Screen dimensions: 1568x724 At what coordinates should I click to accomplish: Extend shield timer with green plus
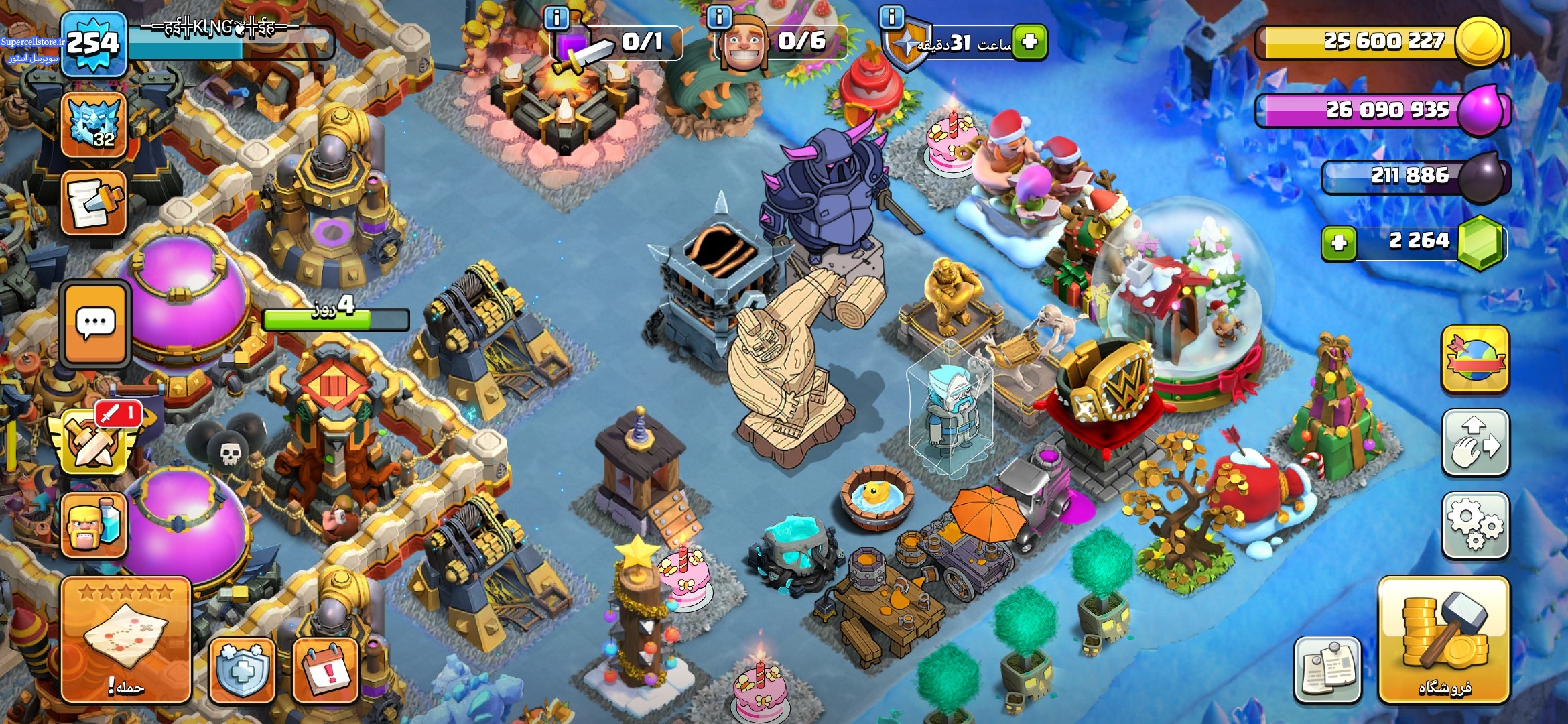(x=1029, y=42)
